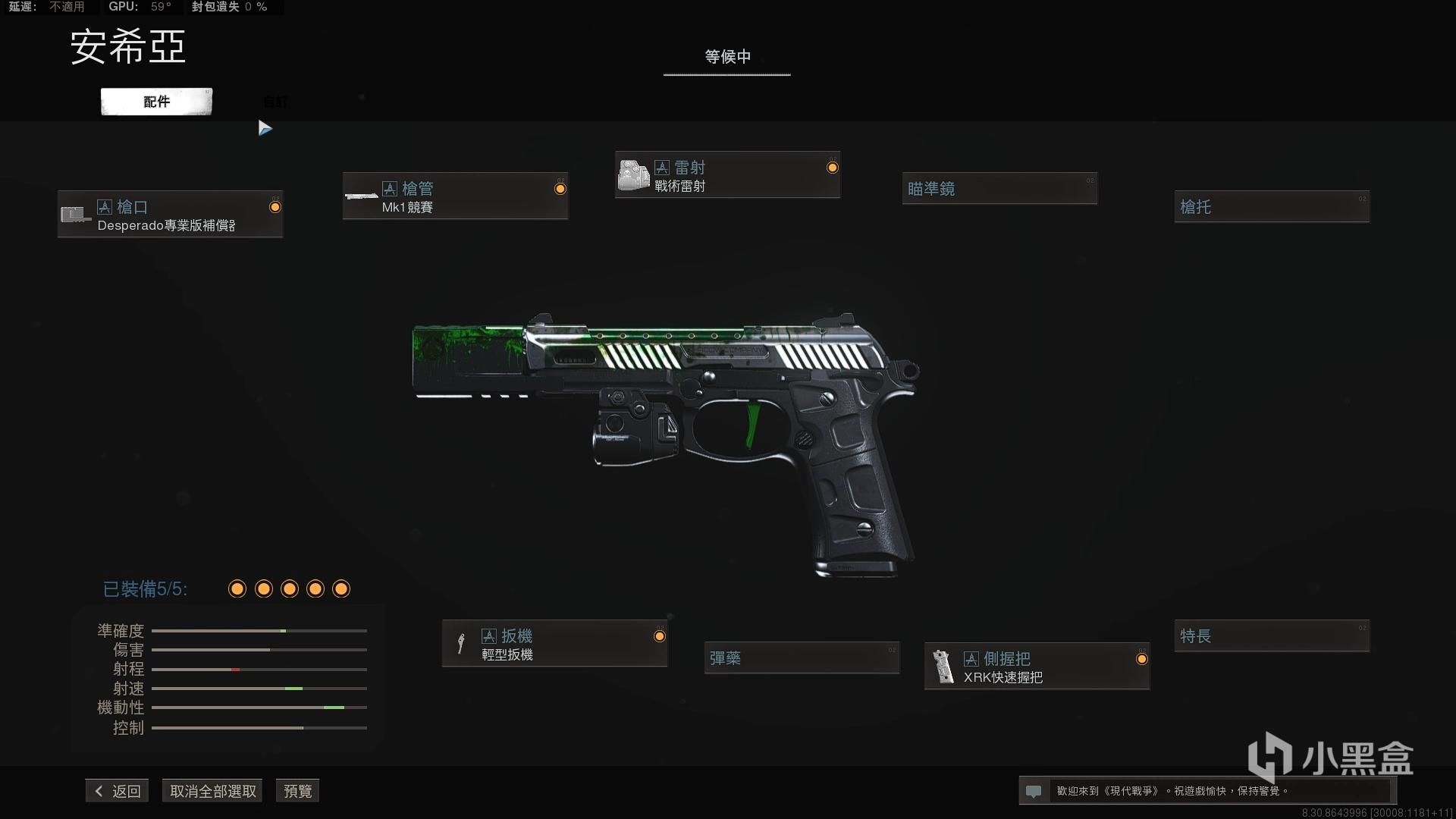Switch to the tab beside 配件
Viewport: 1456px width, 819px height.
275,102
